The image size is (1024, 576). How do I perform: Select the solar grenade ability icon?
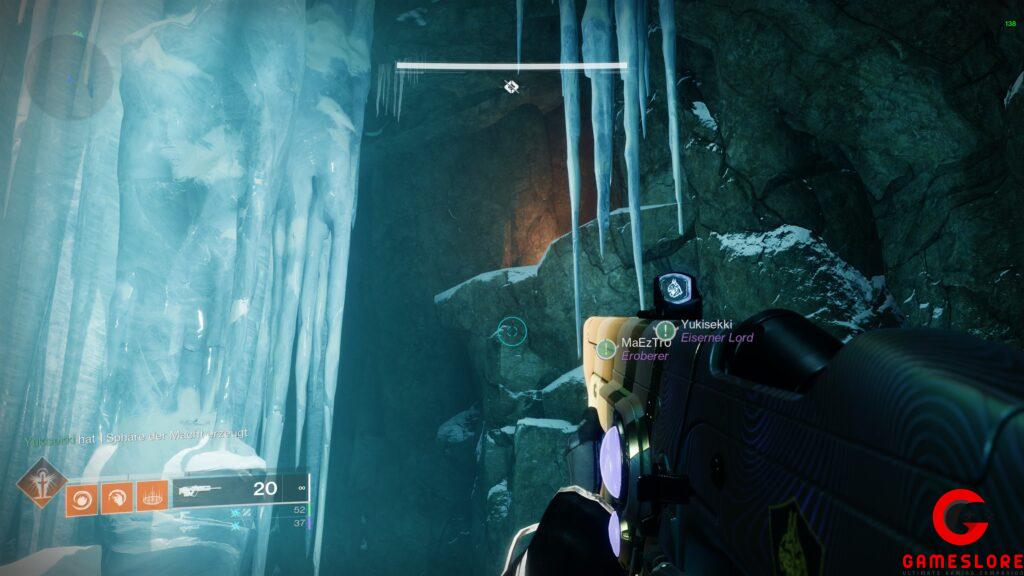tap(82, 497)
